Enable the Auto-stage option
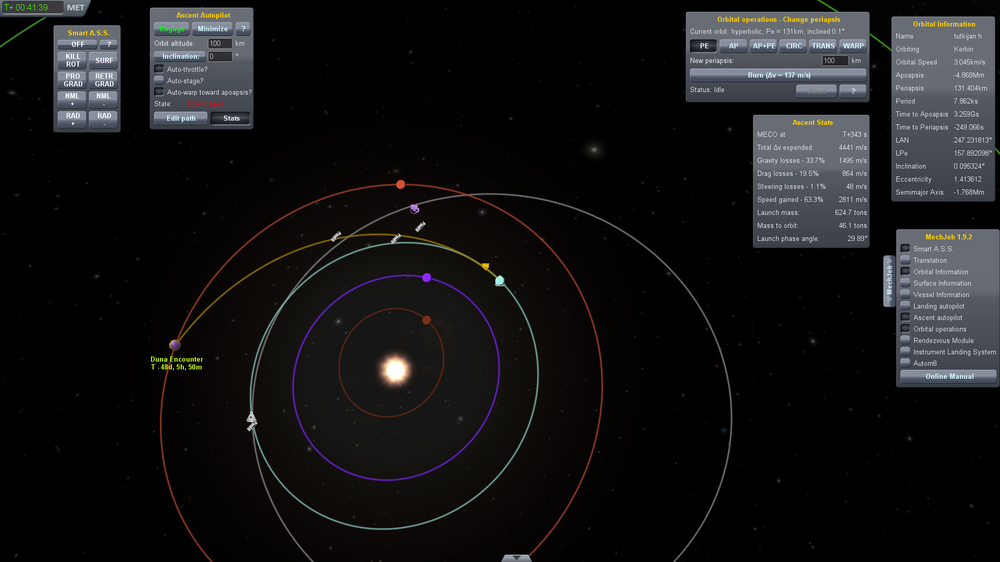 pos(160,80)
